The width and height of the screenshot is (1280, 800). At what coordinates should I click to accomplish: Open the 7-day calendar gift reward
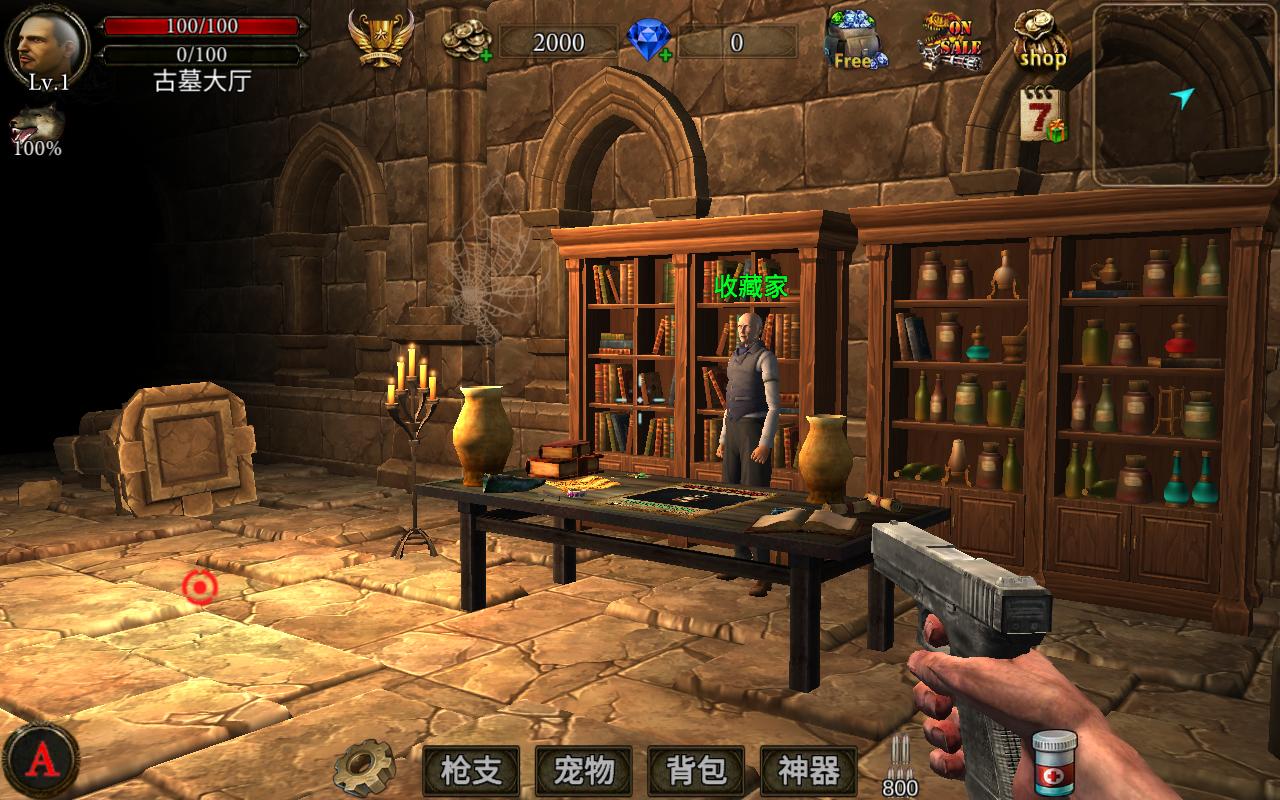pos(1042,115)
